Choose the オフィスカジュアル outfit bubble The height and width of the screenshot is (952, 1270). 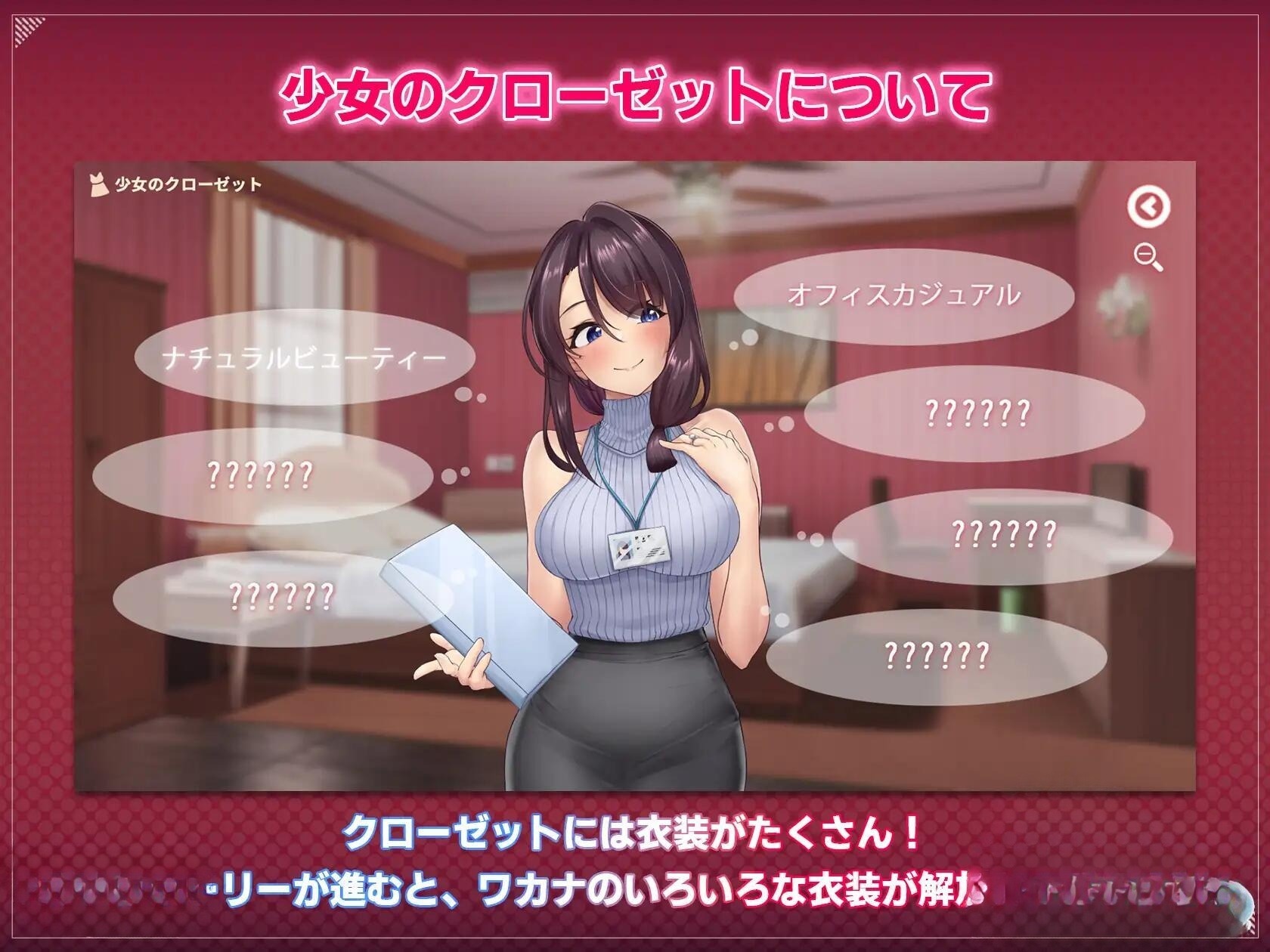[x=903, y=295]
